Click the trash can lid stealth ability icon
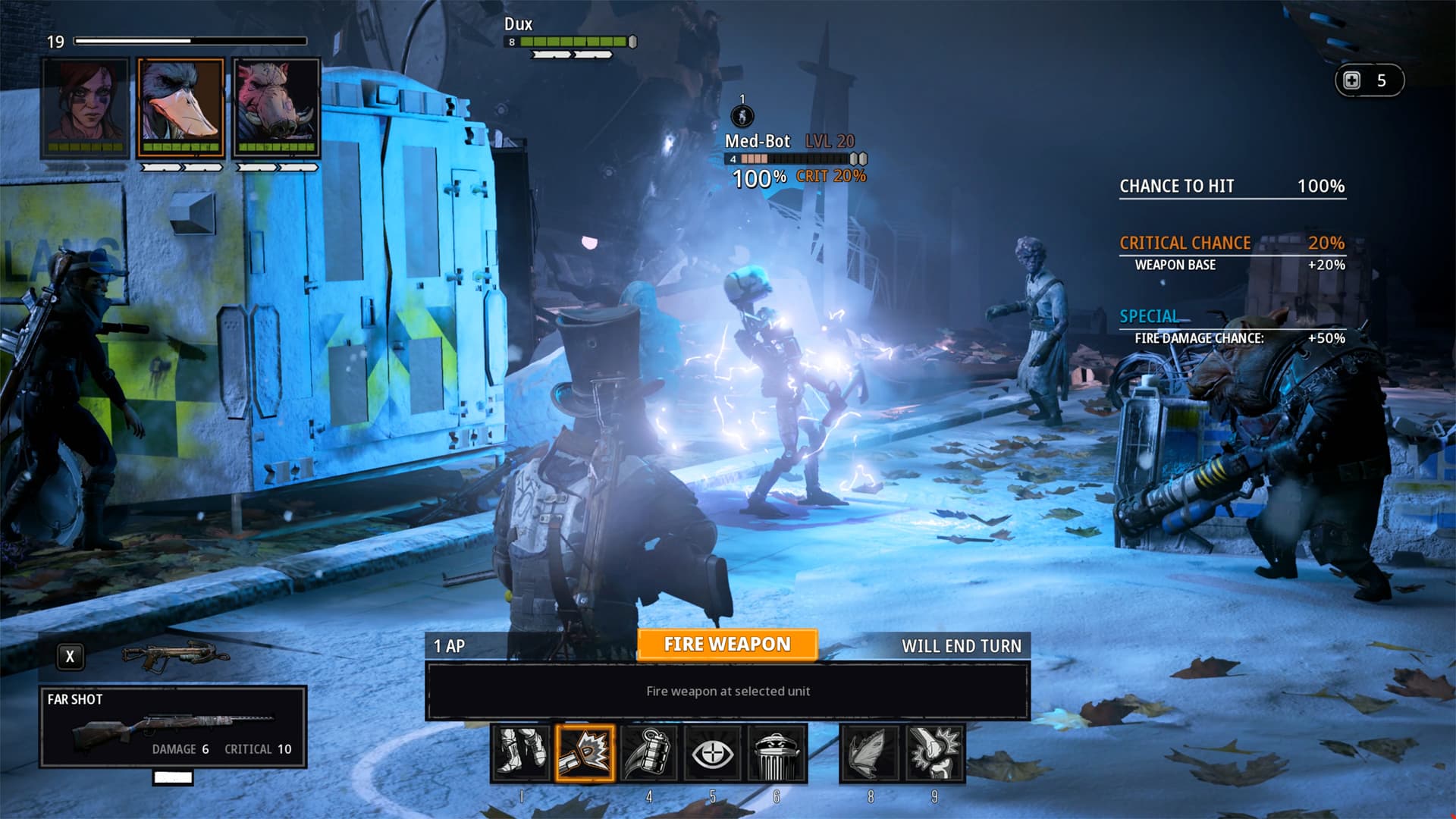 click(777, 754)
